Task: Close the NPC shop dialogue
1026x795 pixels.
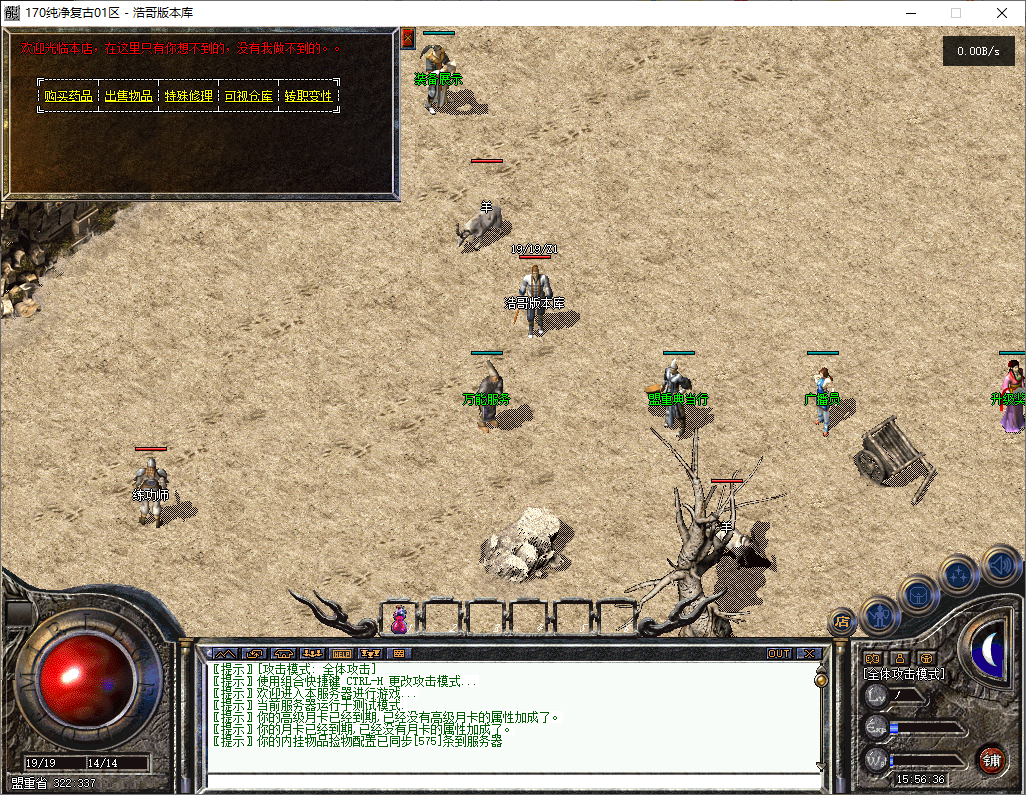Action: tap(408, 39)
